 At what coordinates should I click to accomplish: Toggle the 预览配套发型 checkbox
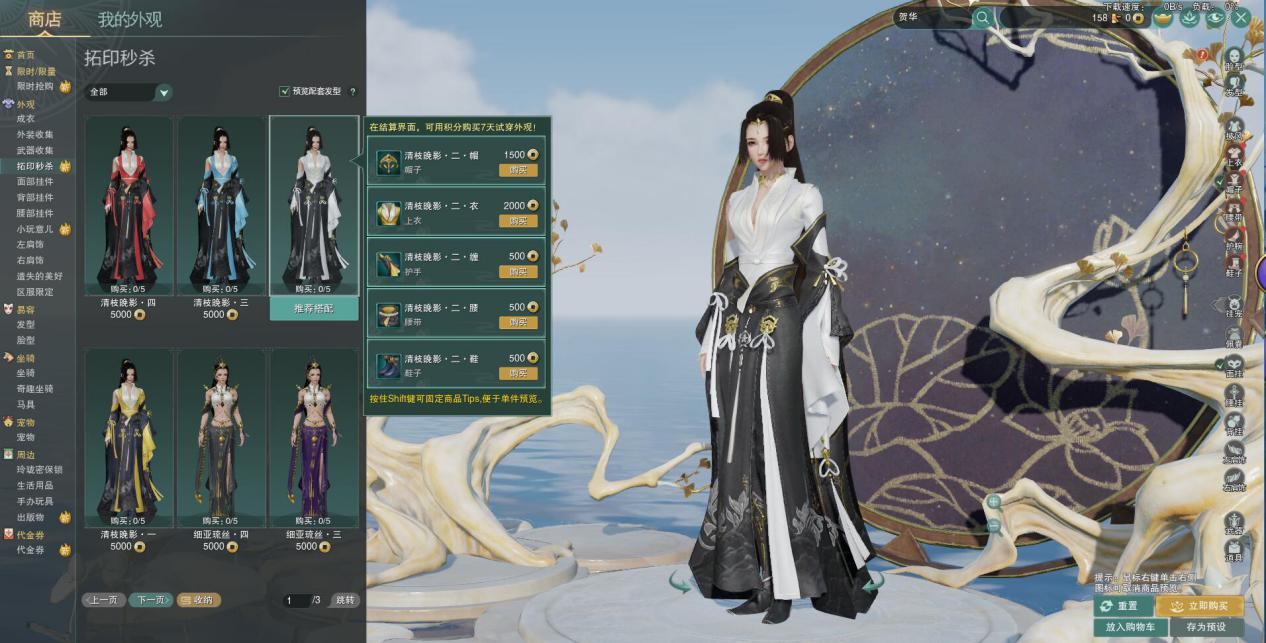click(x=285, y=92)
